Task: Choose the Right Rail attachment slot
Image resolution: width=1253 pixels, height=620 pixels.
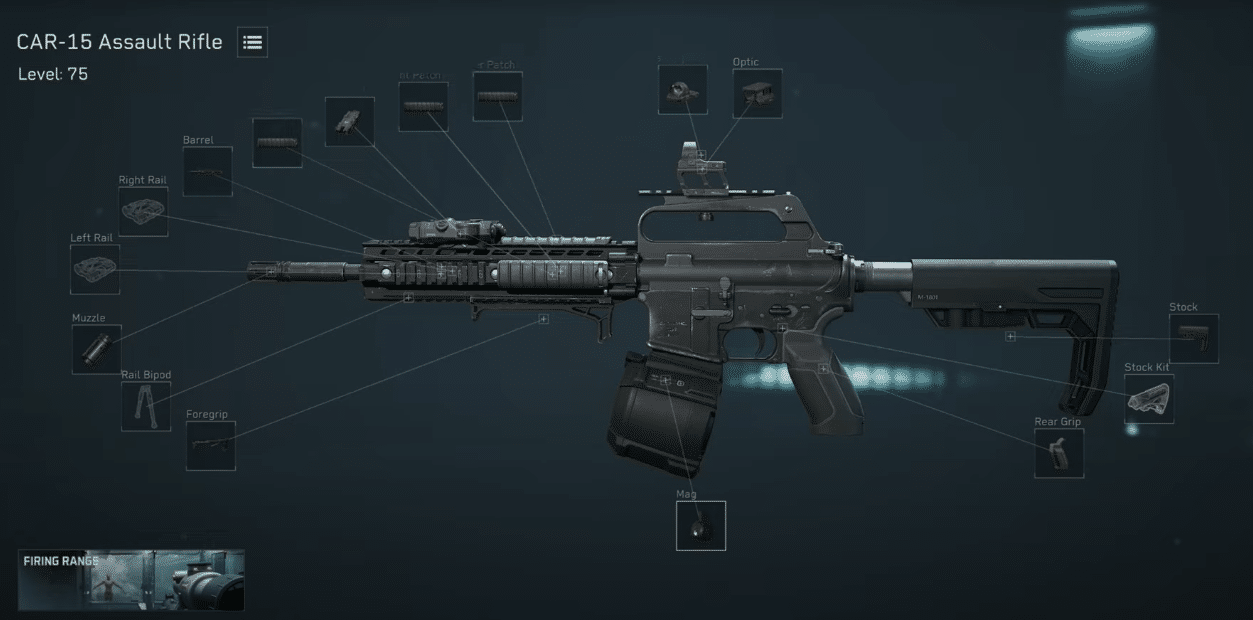Action: (143, 211)
